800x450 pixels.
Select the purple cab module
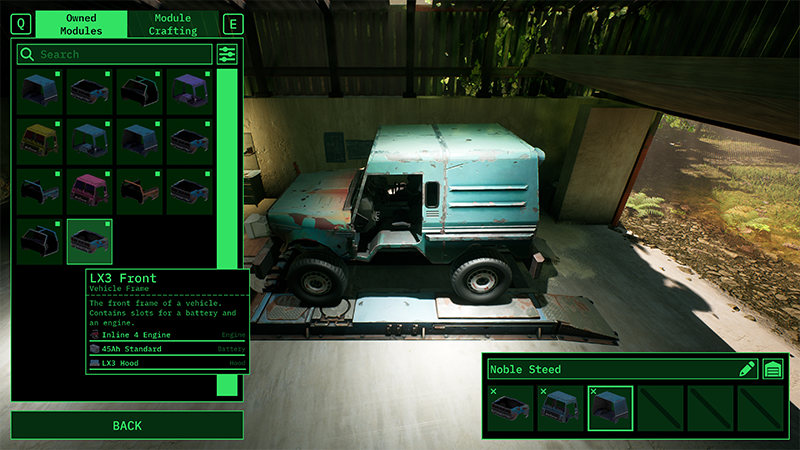(190, 91)
